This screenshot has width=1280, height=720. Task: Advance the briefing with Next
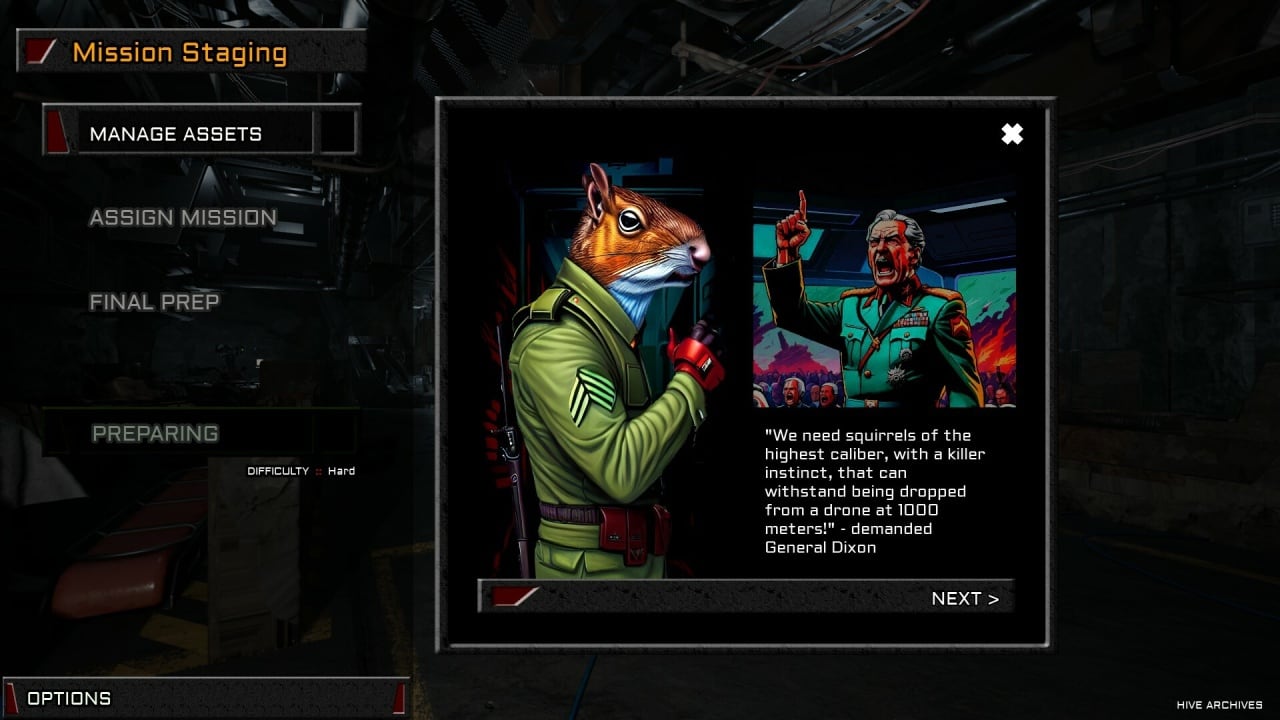pyautogui.click(x=964, y=598)
